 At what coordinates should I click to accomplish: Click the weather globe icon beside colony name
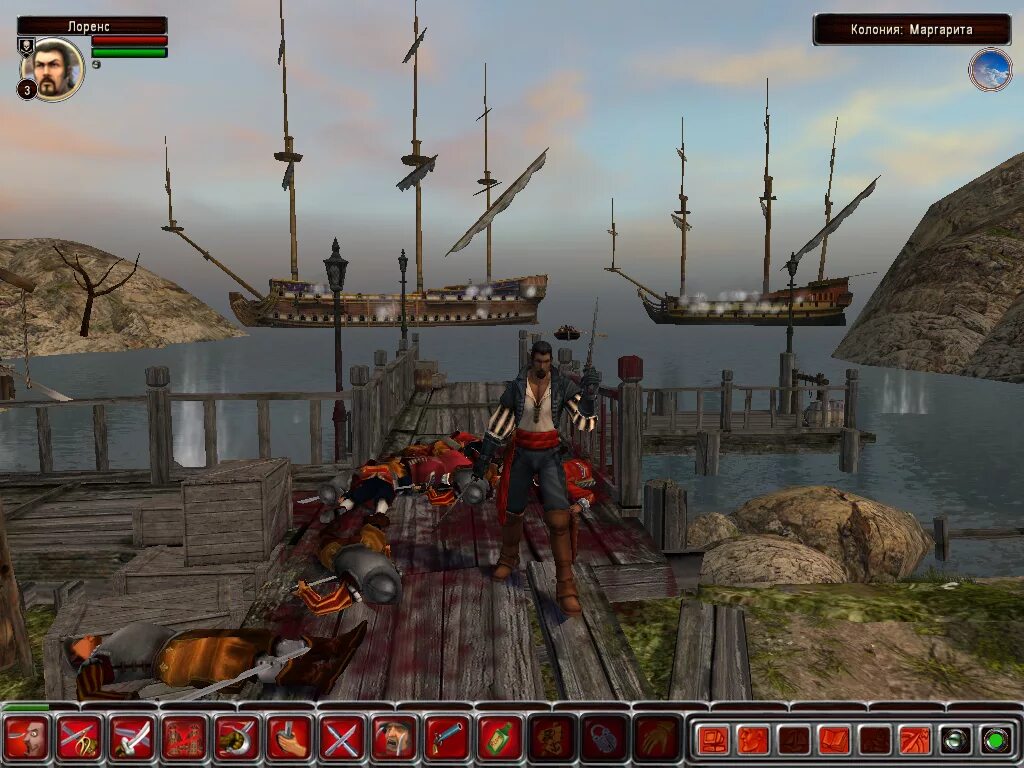pyautogui.click(x=990, y=70)
